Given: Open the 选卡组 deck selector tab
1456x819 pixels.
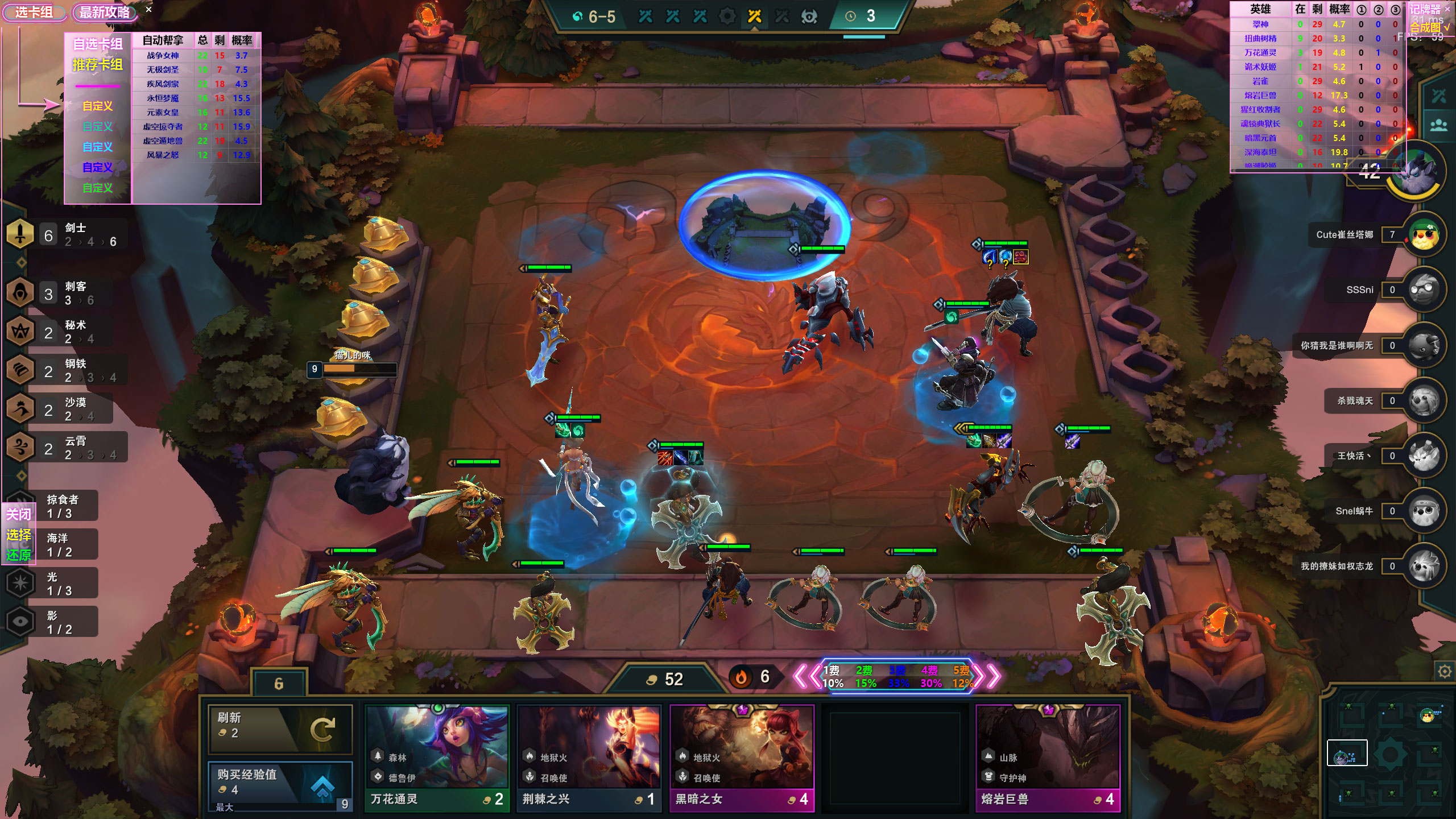Looking at the screenshot, I should click(x=34, y=13).
